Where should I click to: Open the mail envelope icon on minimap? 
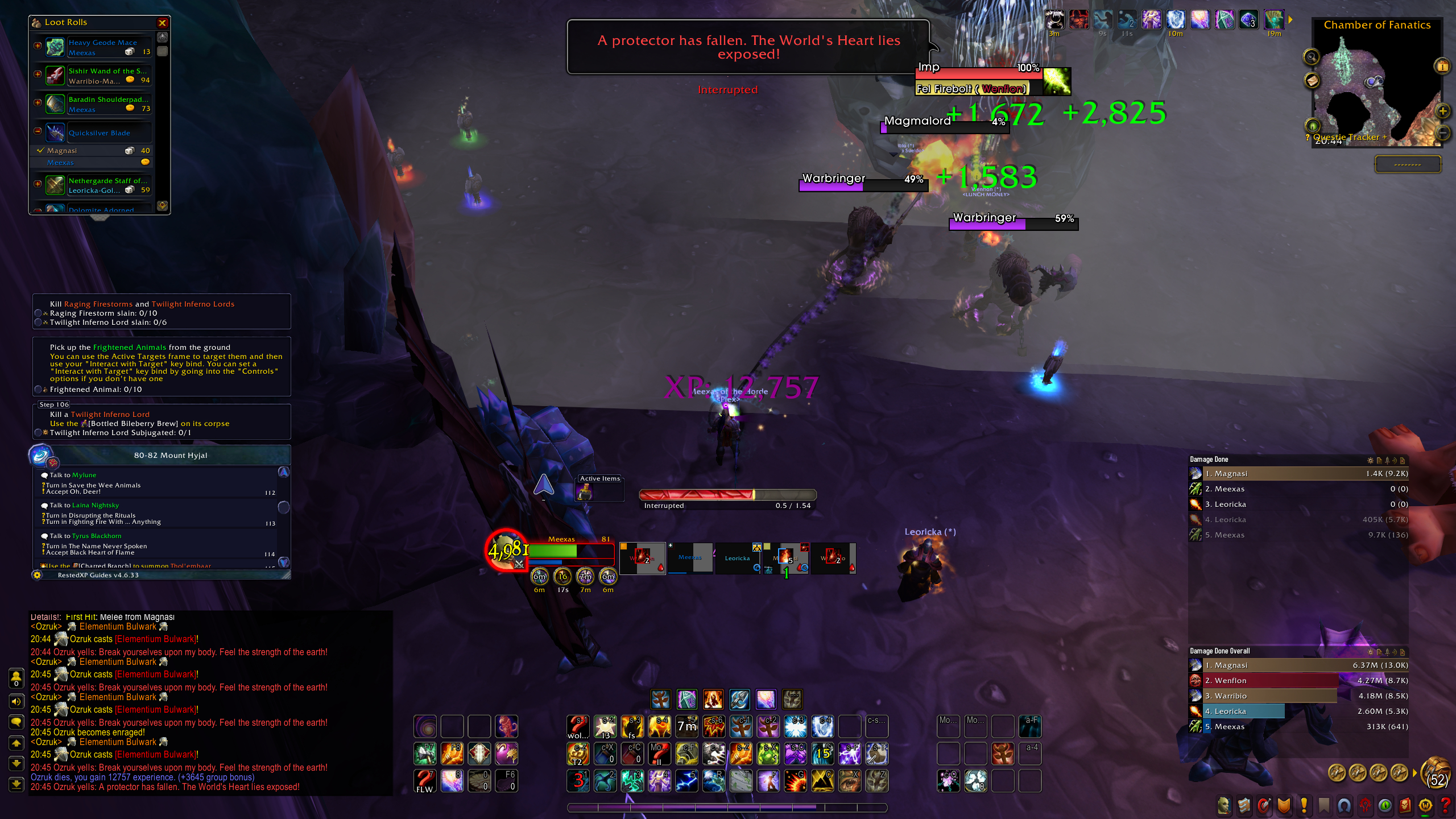point(1312,81)
